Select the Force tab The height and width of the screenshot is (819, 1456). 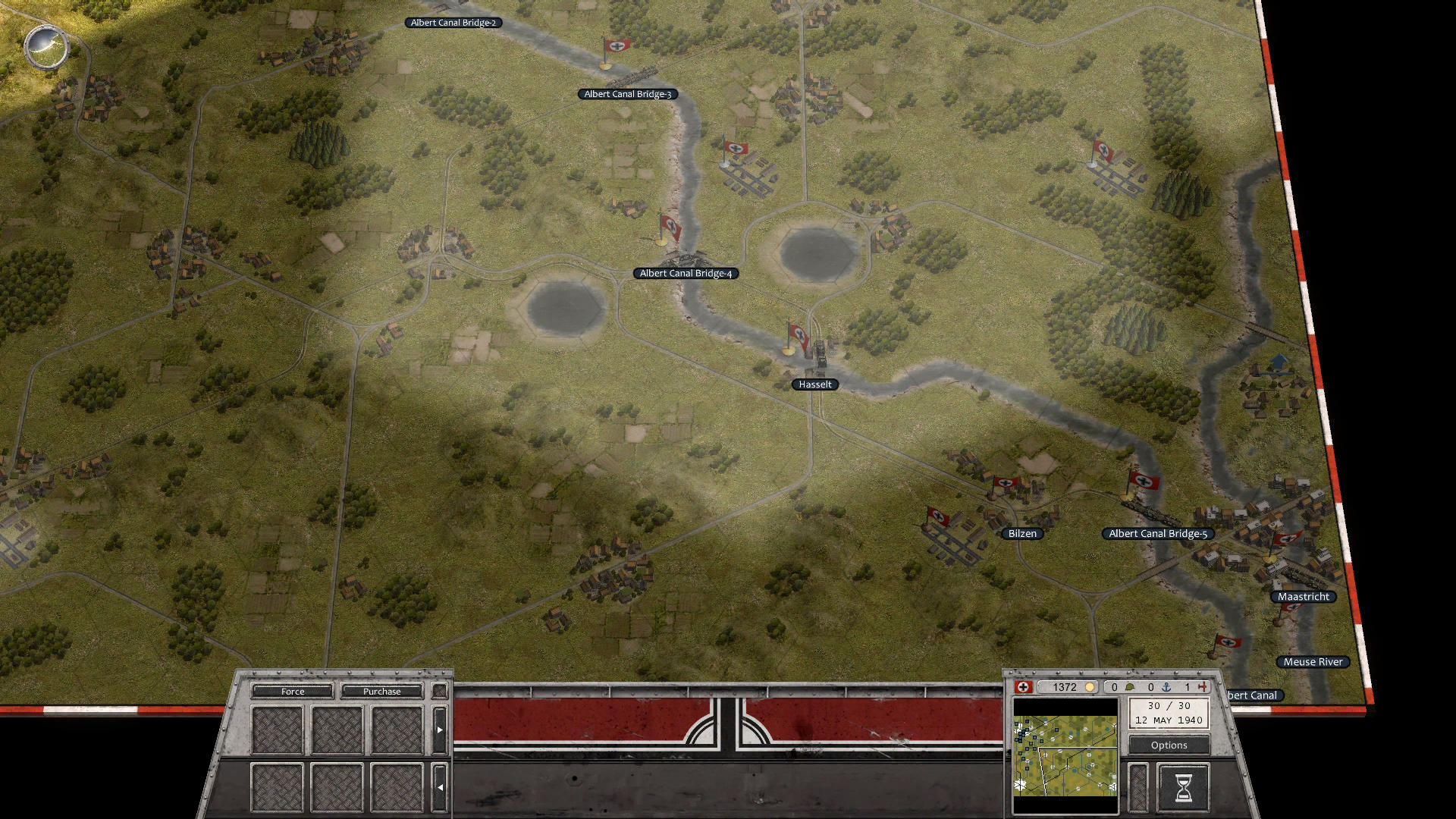pos(292,691)
